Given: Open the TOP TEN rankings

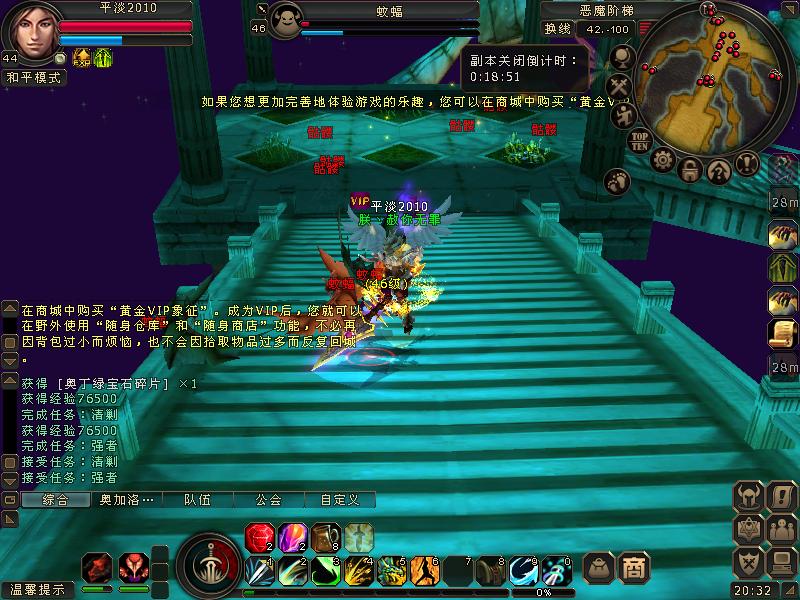Looking at the screenshot, I should click(641, 140).
